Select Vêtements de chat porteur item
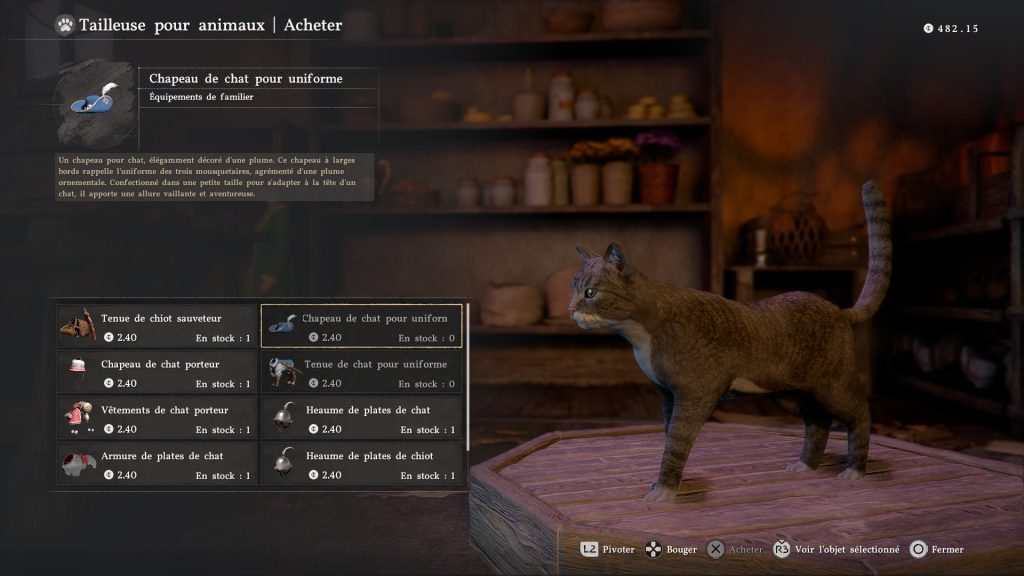The image size is (1024, 576). point(157,419)
